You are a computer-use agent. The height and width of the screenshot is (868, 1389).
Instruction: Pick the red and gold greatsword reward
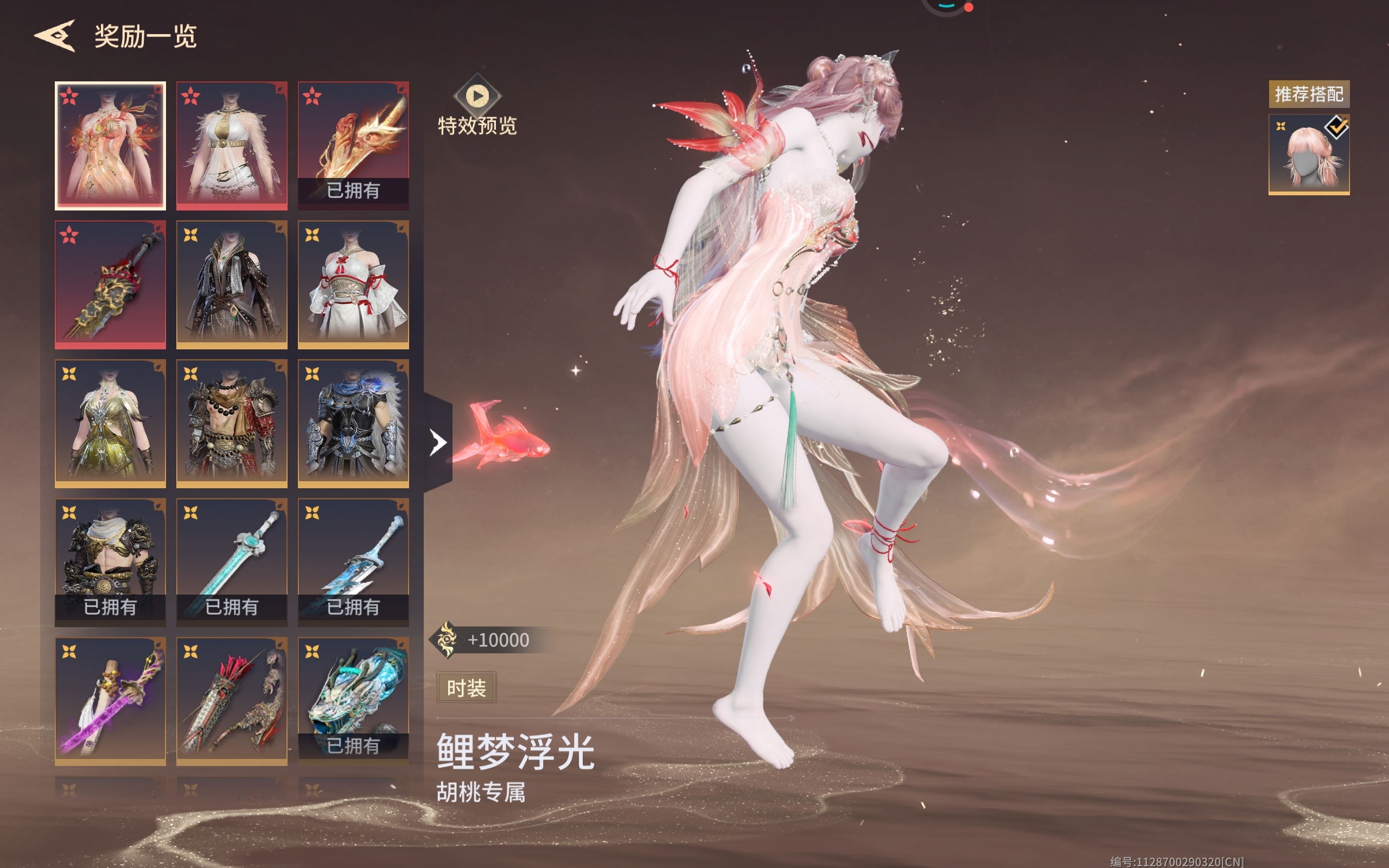(x=110, y=285)
